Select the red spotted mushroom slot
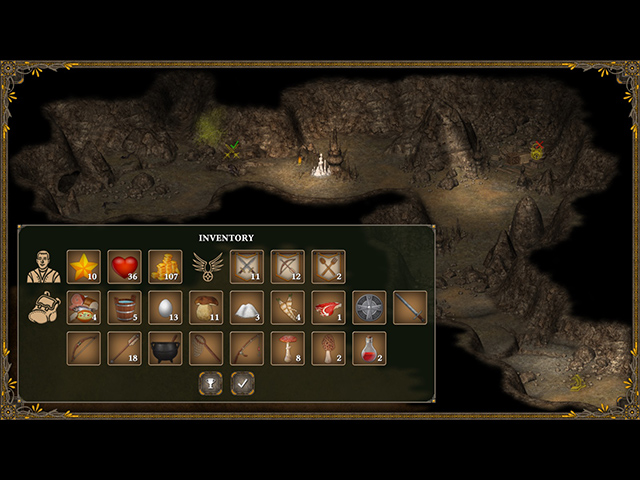The height and width of the screenshot is (480, 640). point(288,349)
